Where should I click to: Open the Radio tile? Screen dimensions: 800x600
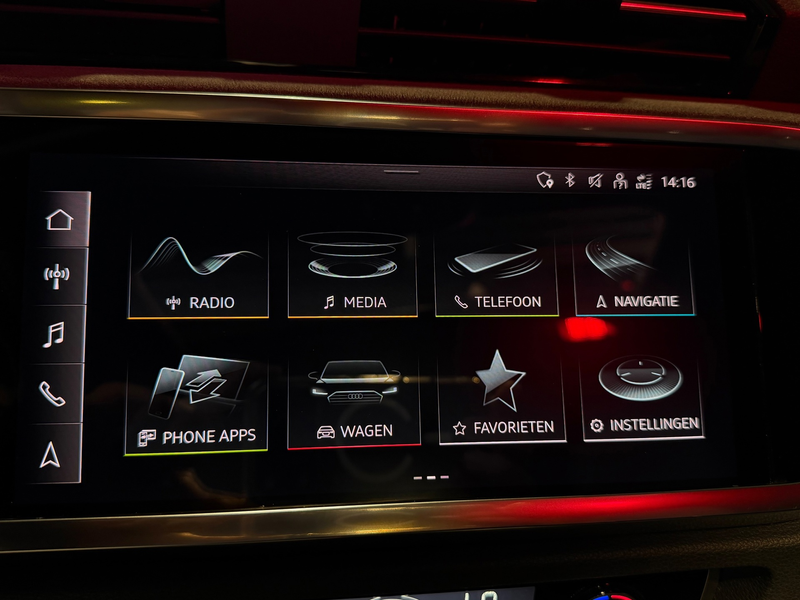pyautogui.click(x=198, y=275)
